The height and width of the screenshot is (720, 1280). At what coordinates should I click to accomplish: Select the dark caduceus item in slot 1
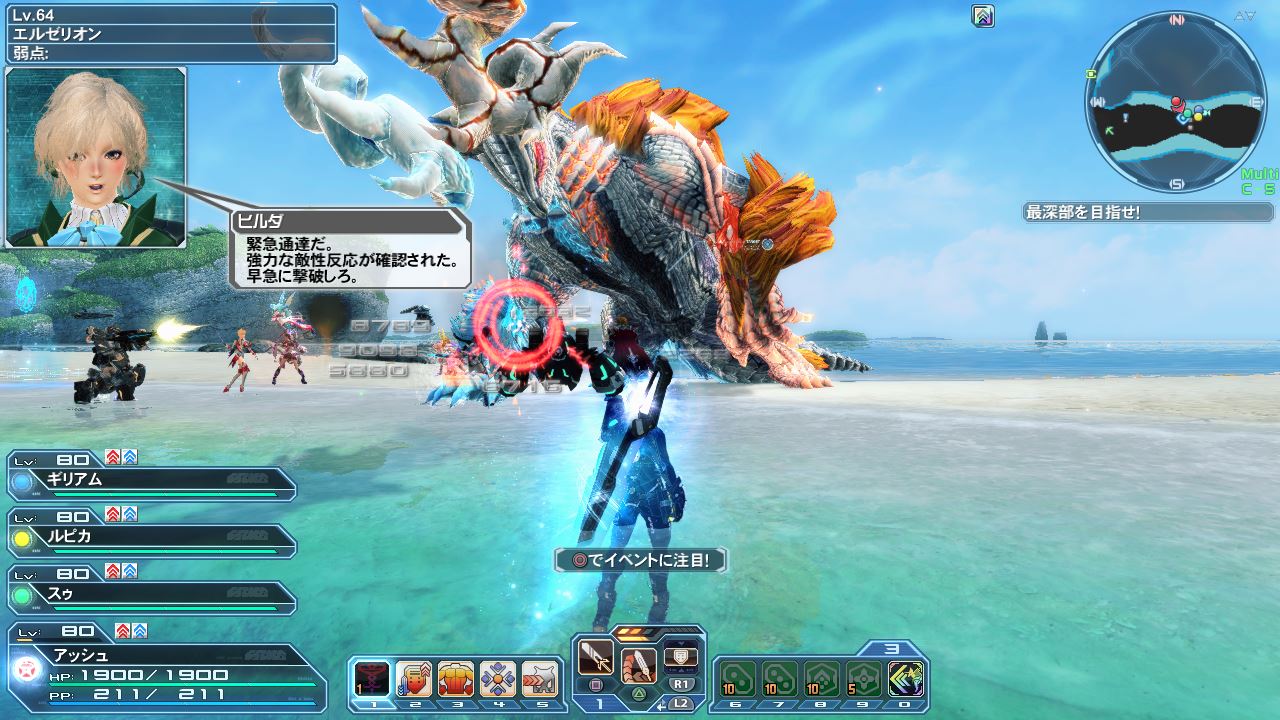[372, 679]
